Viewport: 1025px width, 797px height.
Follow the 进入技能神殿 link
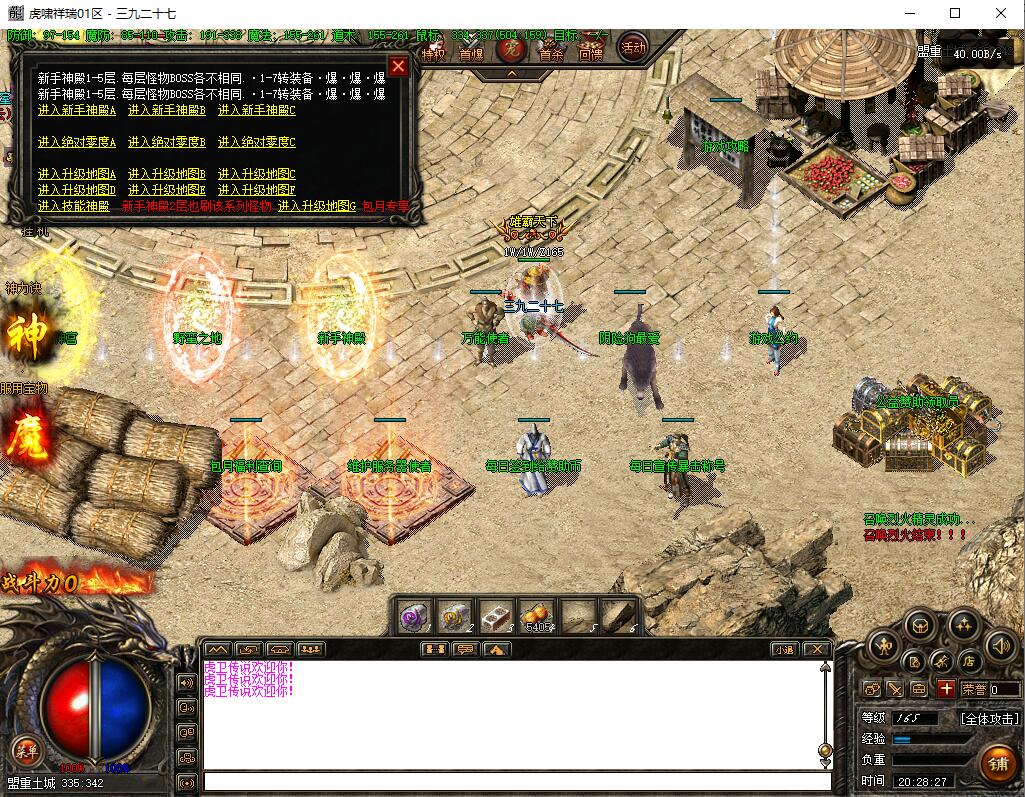[x=73, y=206]
